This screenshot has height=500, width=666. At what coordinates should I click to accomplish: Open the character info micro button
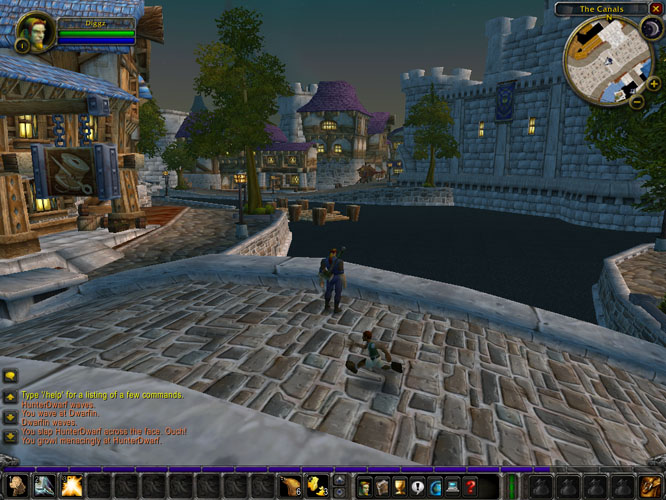pyautogui.click(x=366, y=486)
